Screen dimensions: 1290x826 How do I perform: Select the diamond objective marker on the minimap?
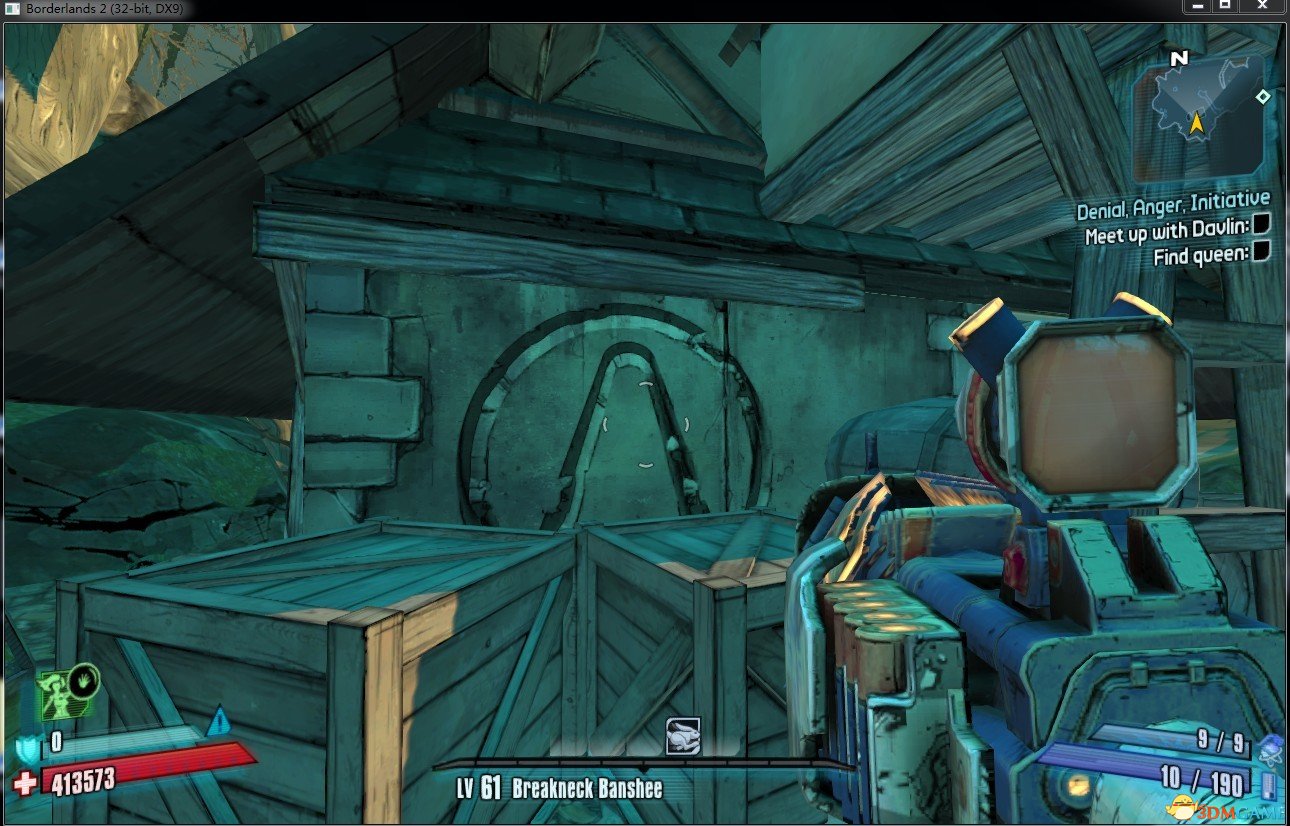click(1263, 97)
